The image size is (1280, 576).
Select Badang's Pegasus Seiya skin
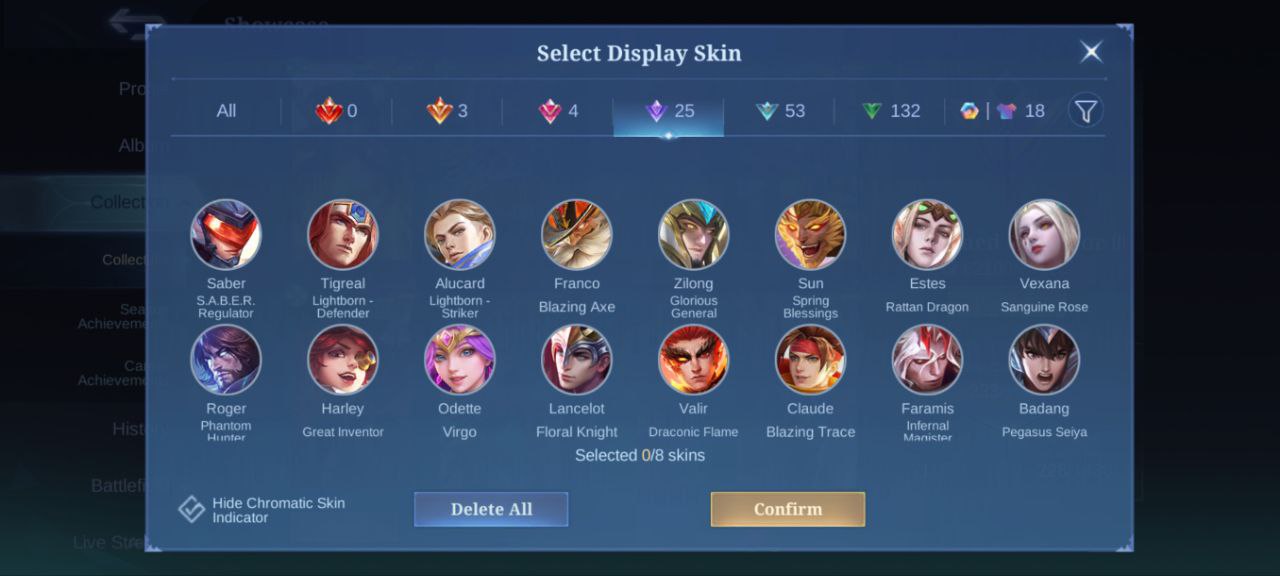[x=1044, y=360]
